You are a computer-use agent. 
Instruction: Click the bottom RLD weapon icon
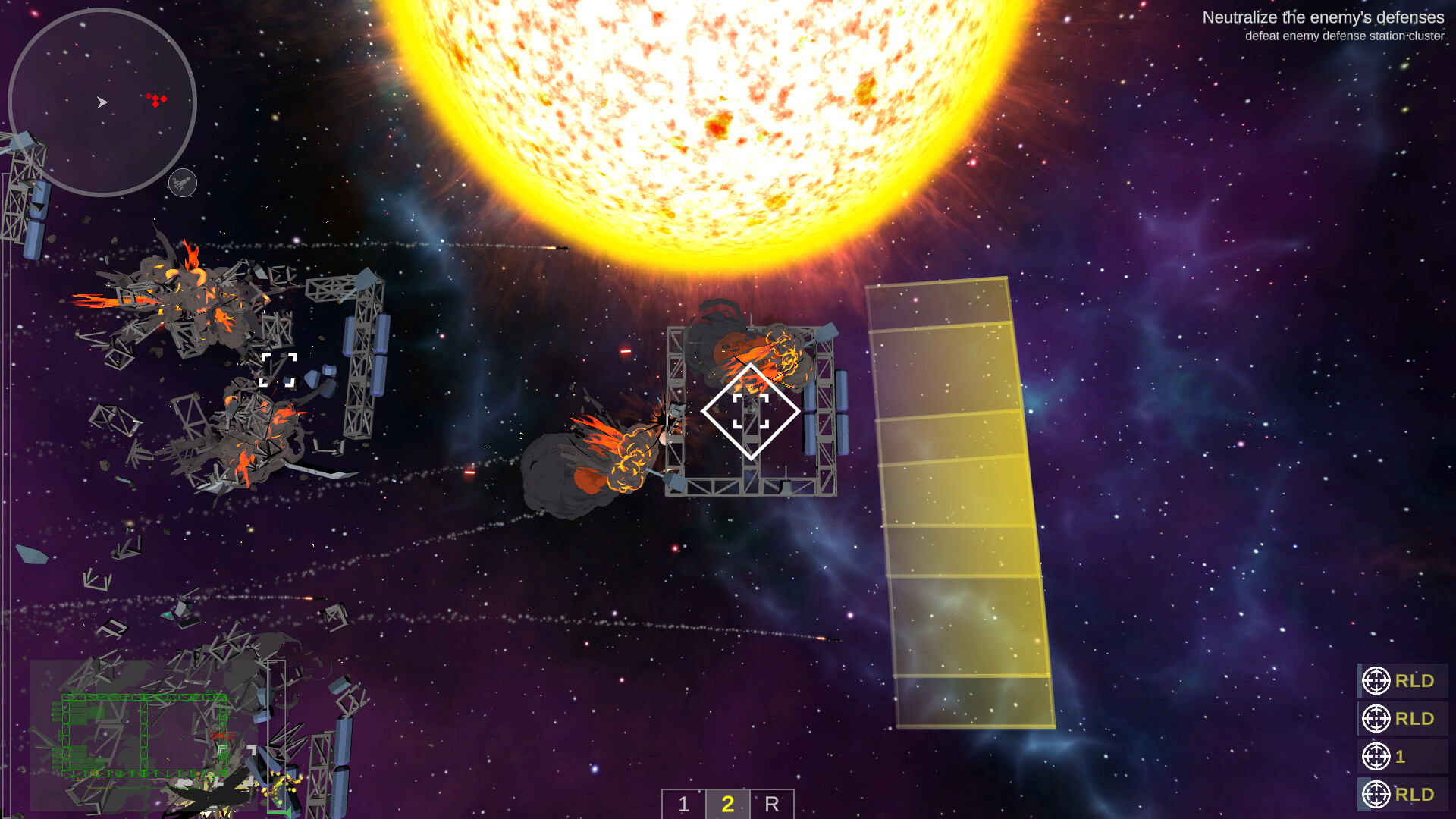[x=1377, y=795]
